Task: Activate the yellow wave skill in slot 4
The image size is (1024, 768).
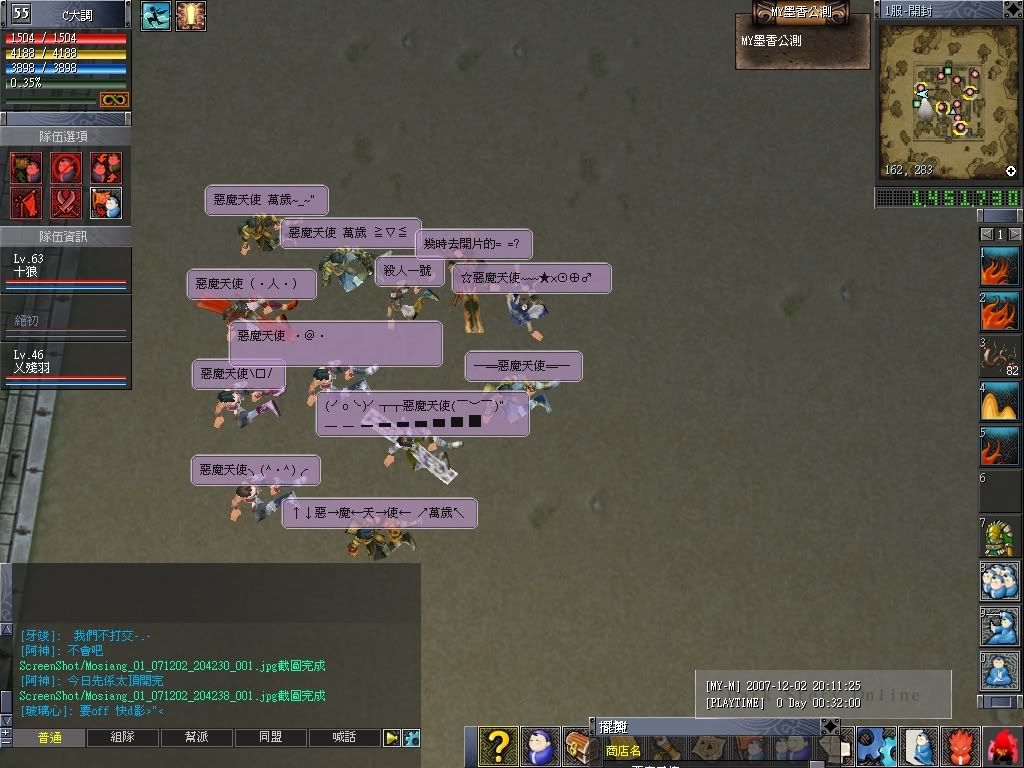Action: (x=999, y=403)
